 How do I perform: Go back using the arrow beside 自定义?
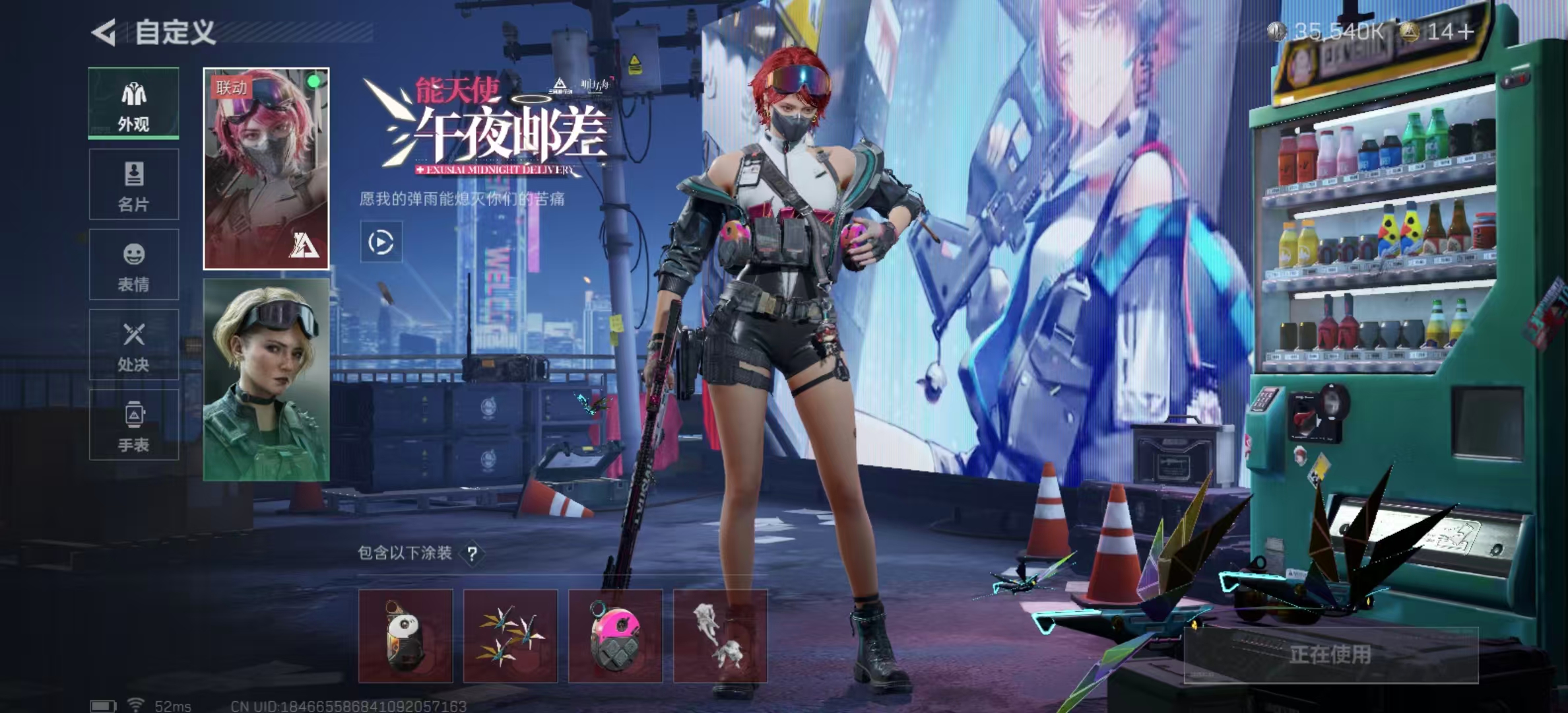click(104, 32)
